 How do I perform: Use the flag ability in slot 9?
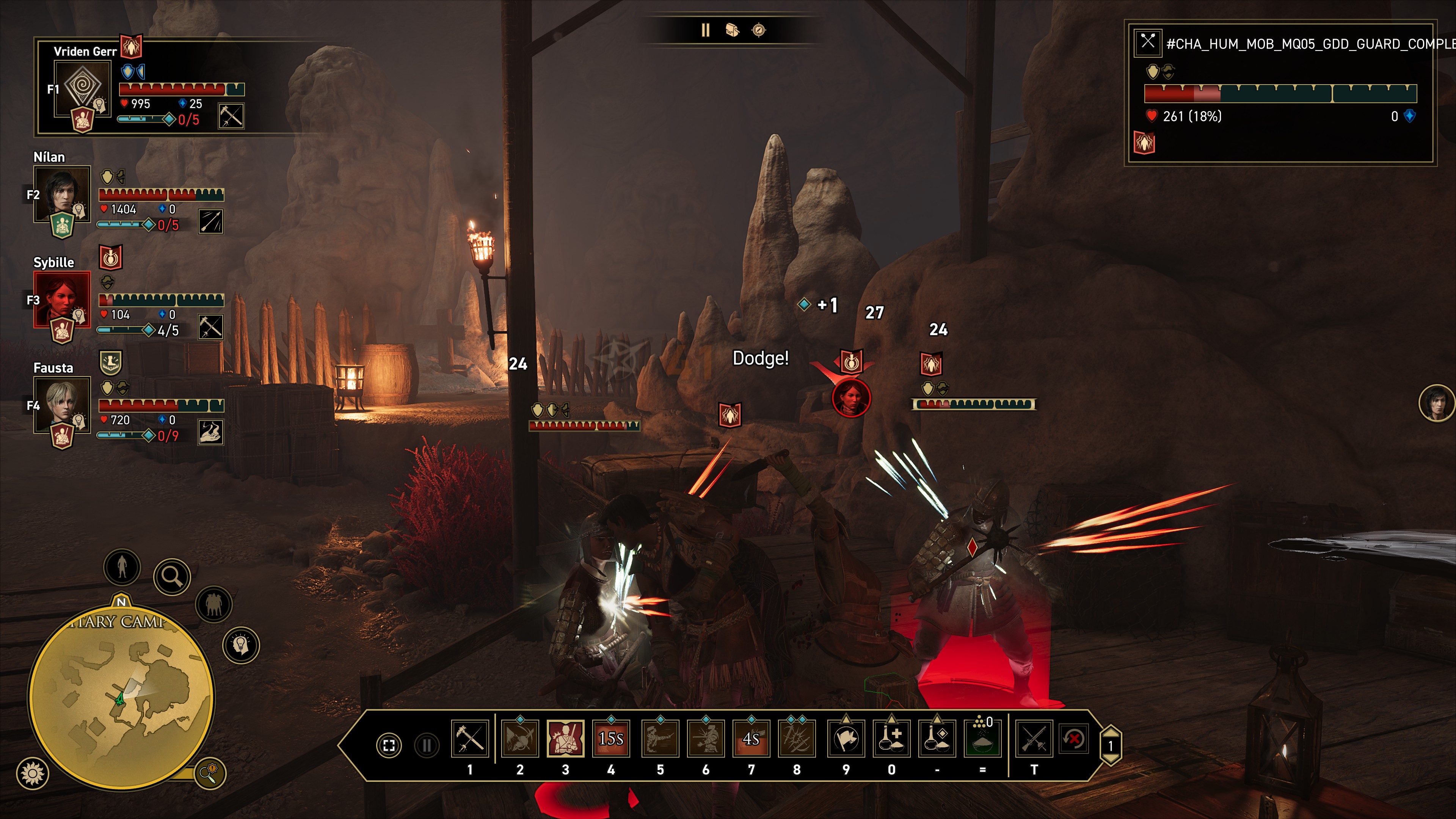pyautogui.click(x=846, y=739)
